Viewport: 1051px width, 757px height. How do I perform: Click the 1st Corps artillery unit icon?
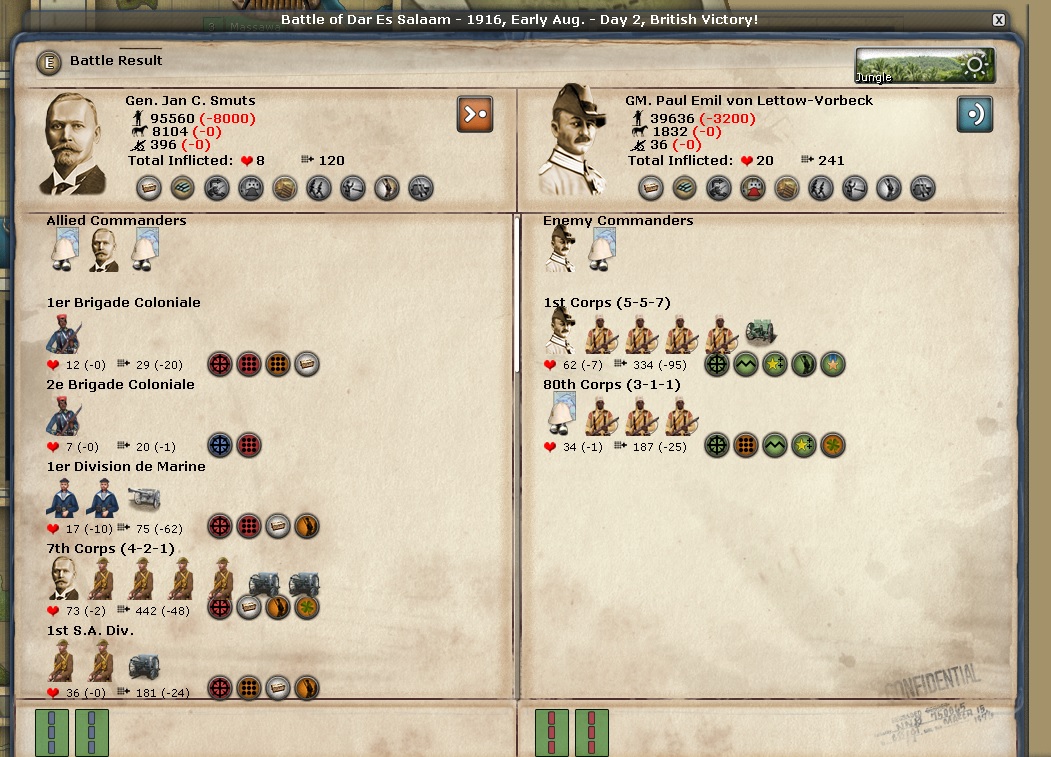pos(761,333)
